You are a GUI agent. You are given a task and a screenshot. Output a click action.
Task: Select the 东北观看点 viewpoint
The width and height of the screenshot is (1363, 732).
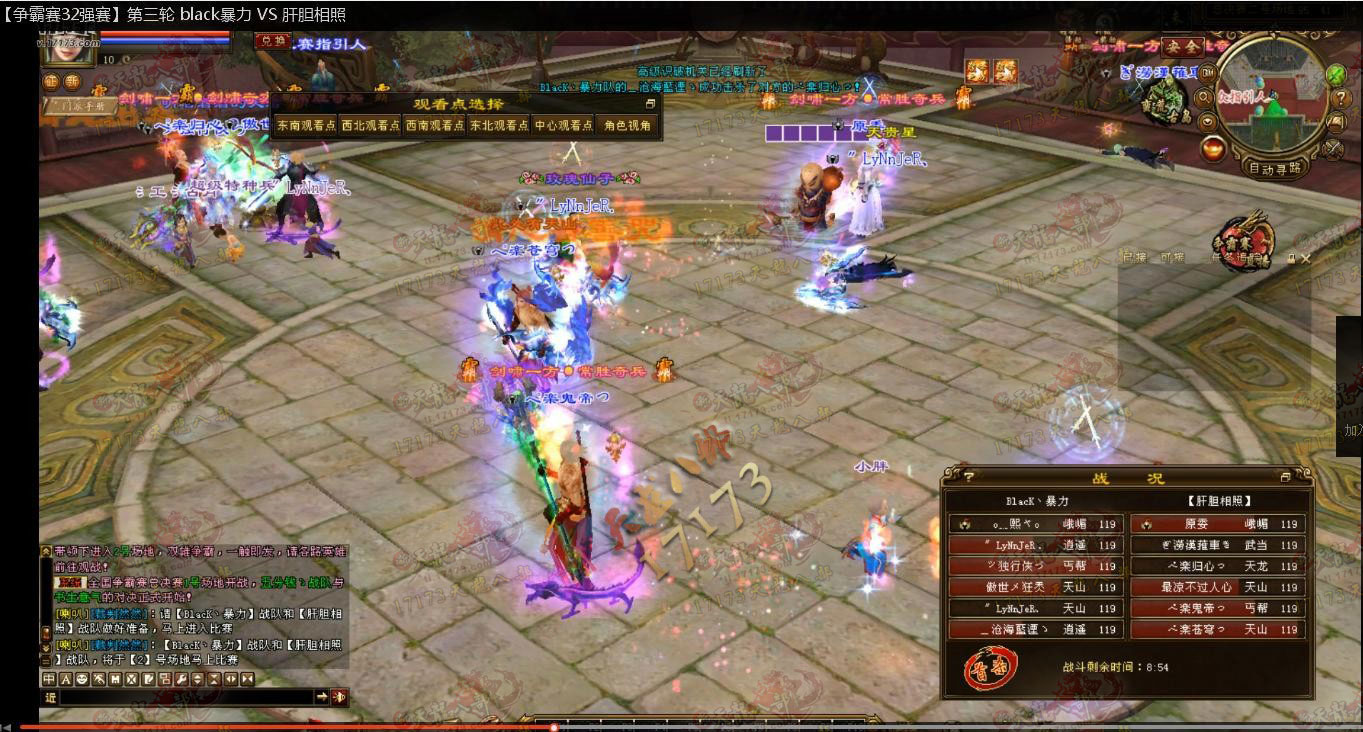[x=499, y=126]
